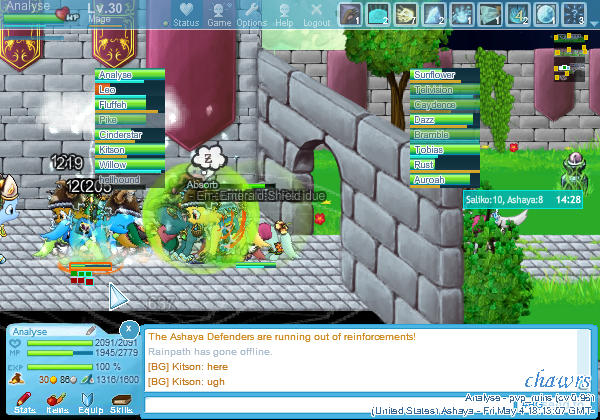Open the Items inventory

click(x=57, y=403)
